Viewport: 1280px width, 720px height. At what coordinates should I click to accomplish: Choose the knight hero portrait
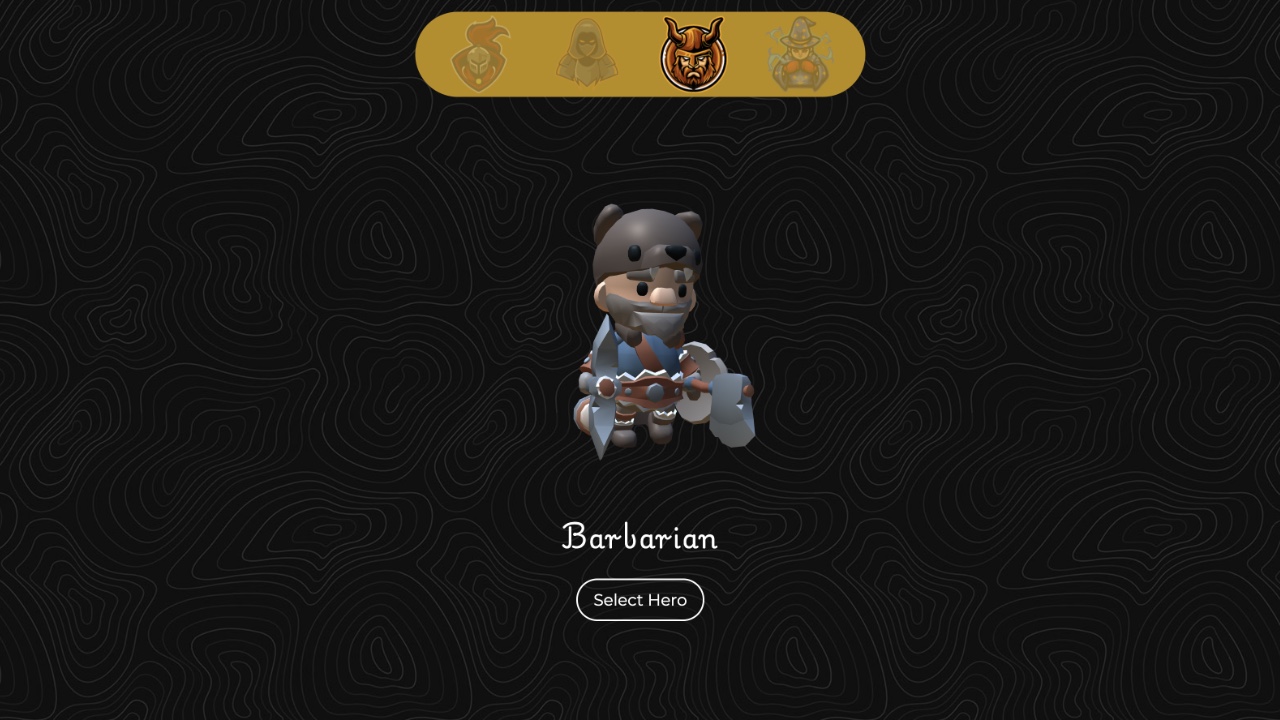[x=480, y=55]
